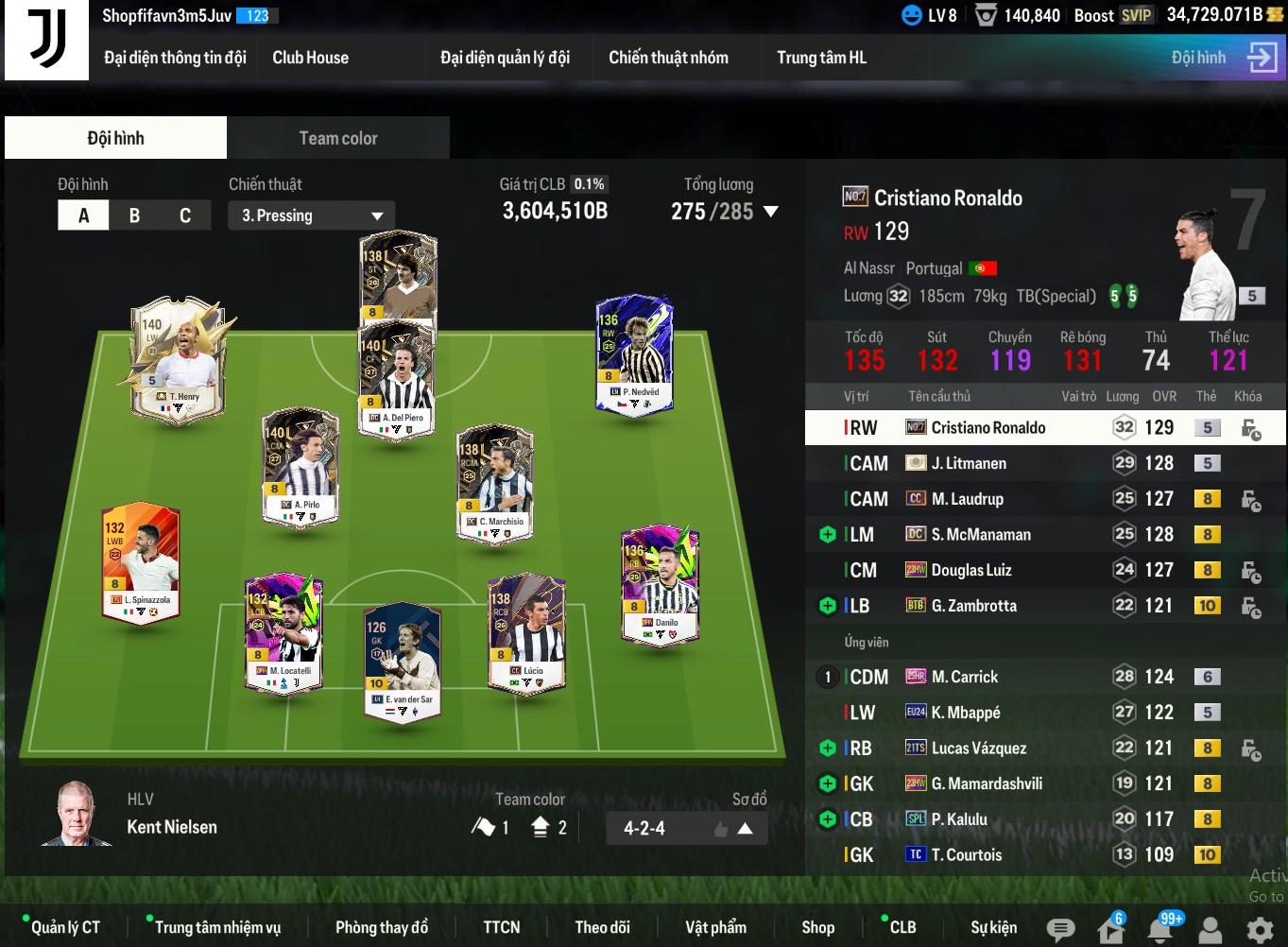The width and height of the screenshot is (1288, 947).
Task: Open notifications bell with 99+ badge
Action: click(x=1161, y=929)
